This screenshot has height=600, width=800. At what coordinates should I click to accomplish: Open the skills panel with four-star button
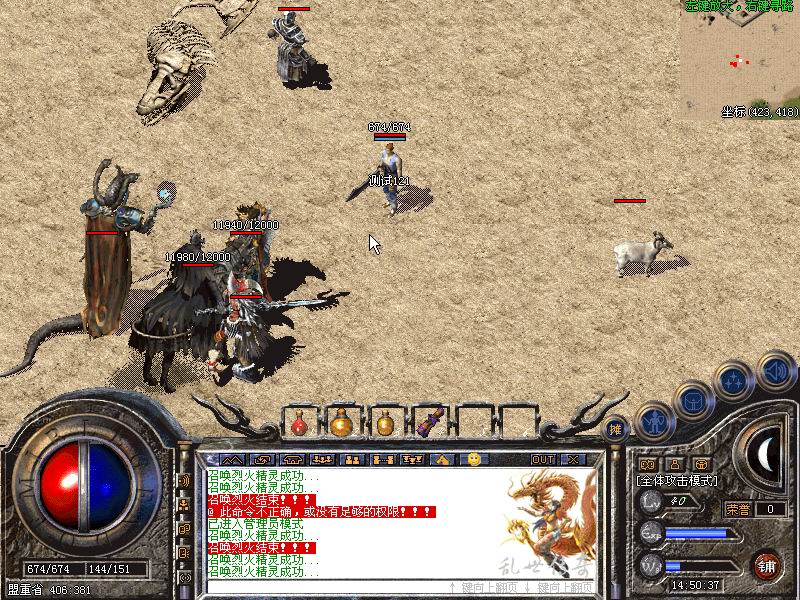[733, 382]
